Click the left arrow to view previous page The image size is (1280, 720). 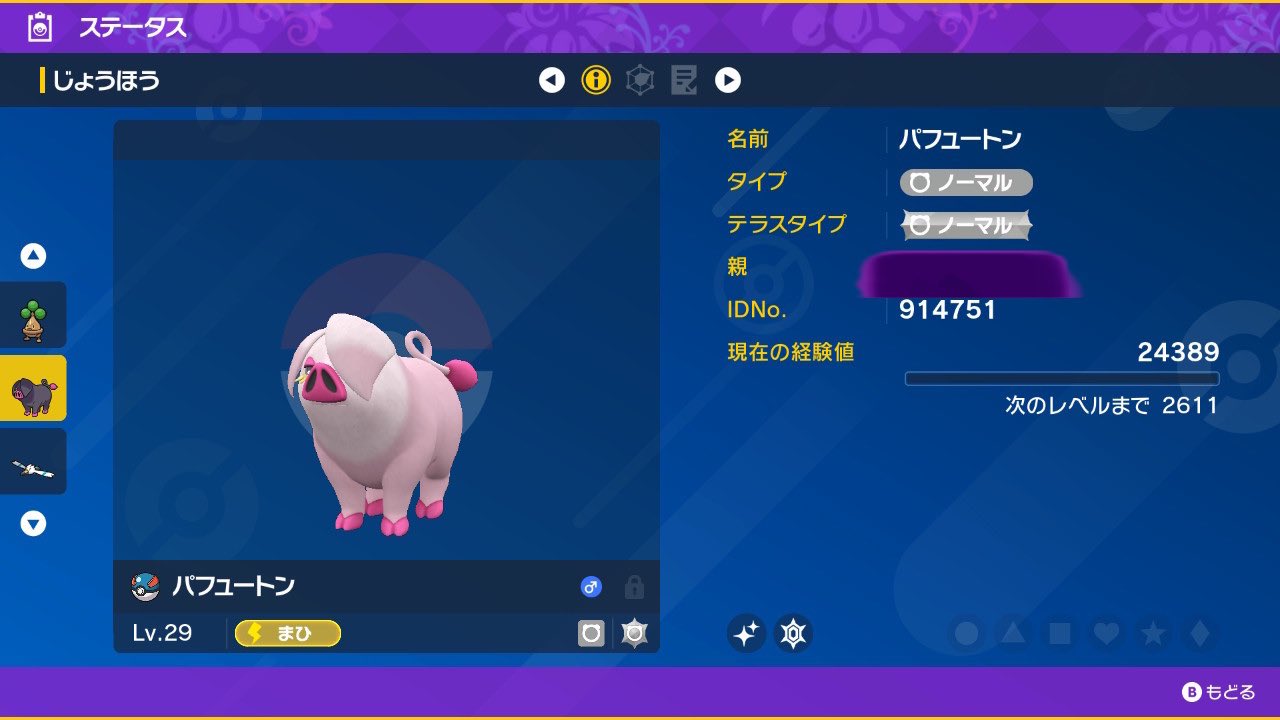coord(552,80)
